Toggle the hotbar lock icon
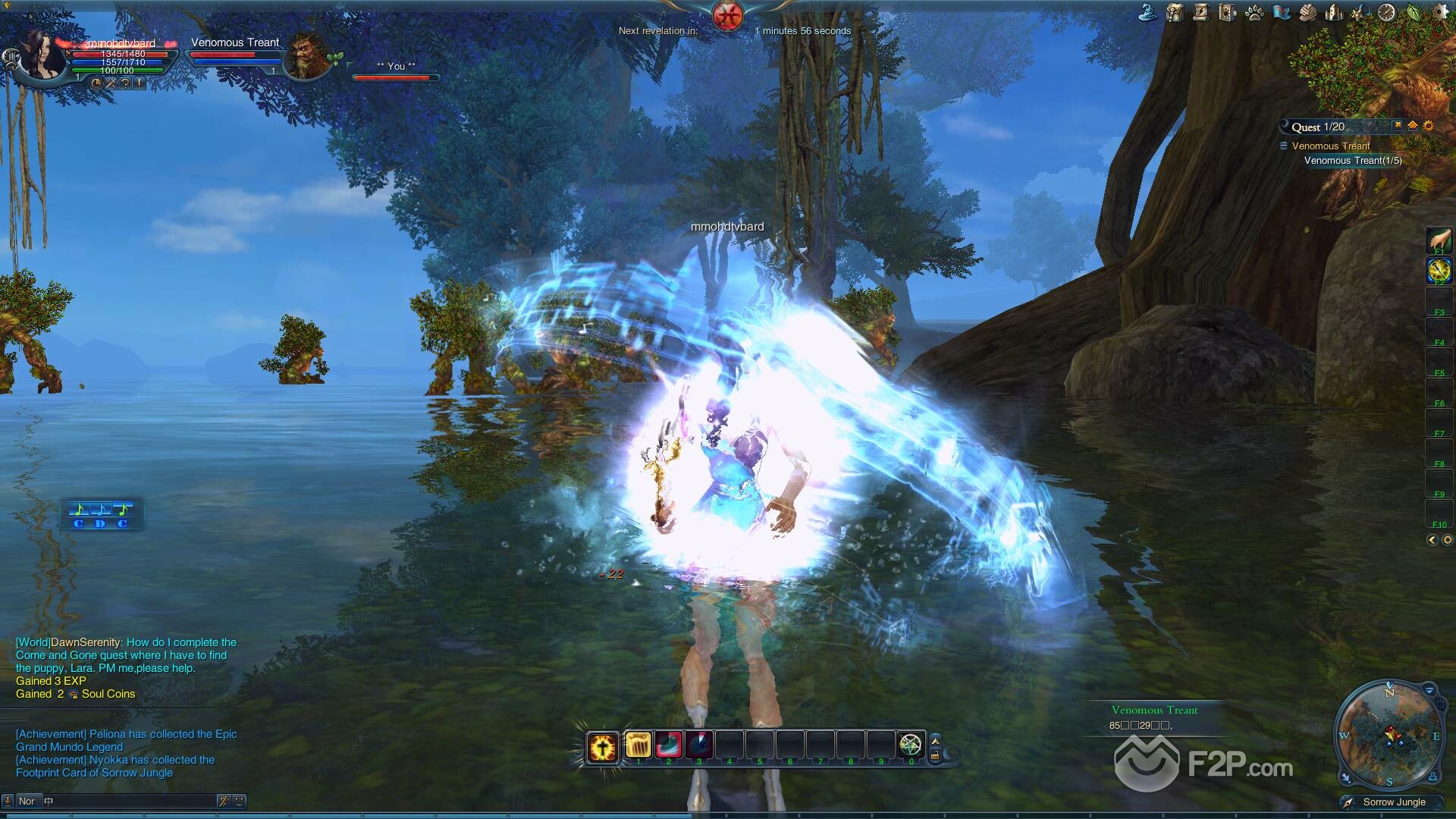The height and width of the screenshot is (819, 1456). [x=935, y=755]
